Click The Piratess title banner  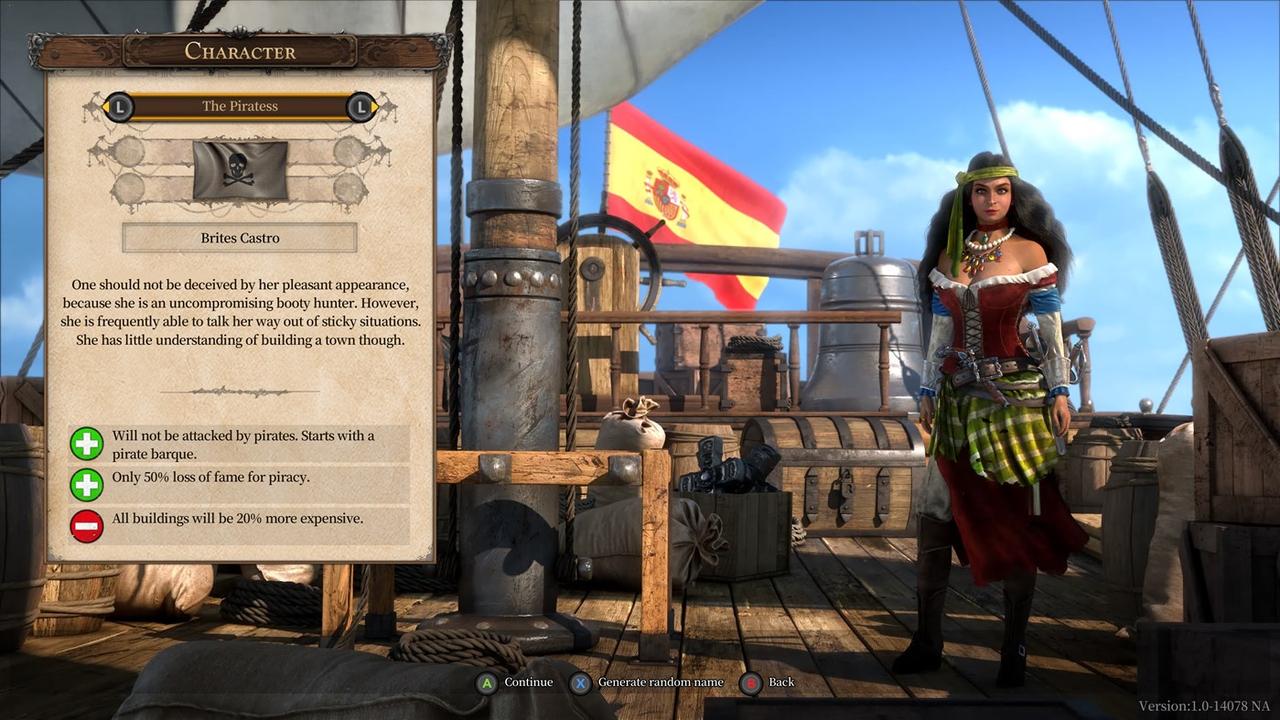tap(240, 106)
